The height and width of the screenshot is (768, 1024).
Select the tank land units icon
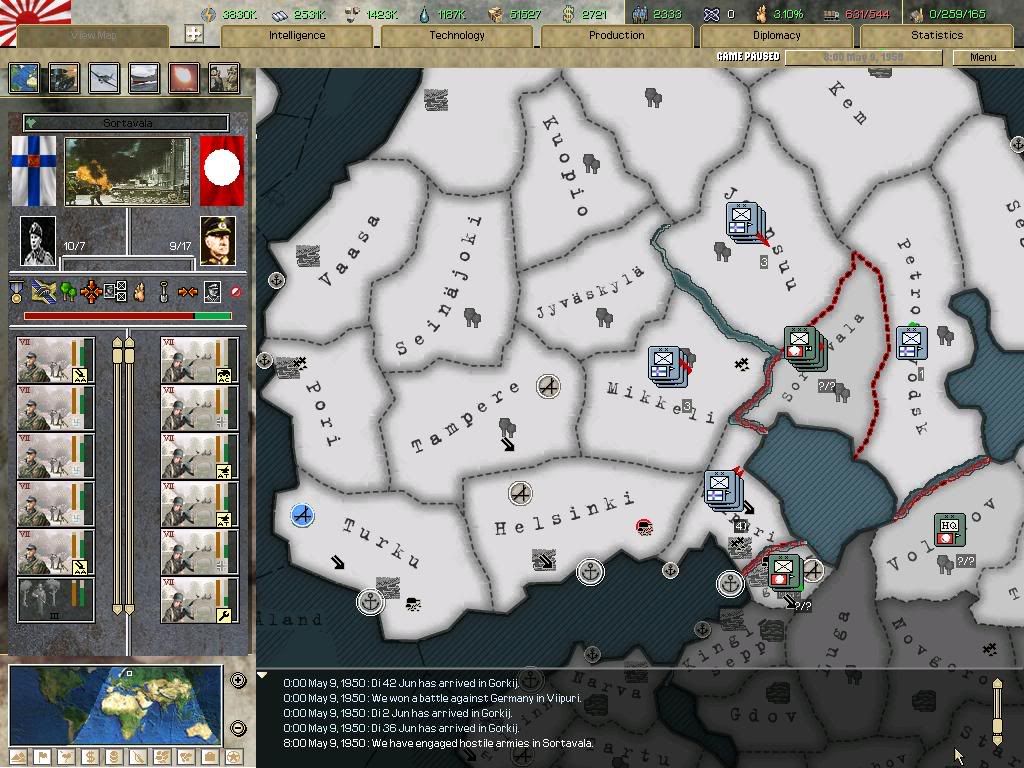[63, 78]
